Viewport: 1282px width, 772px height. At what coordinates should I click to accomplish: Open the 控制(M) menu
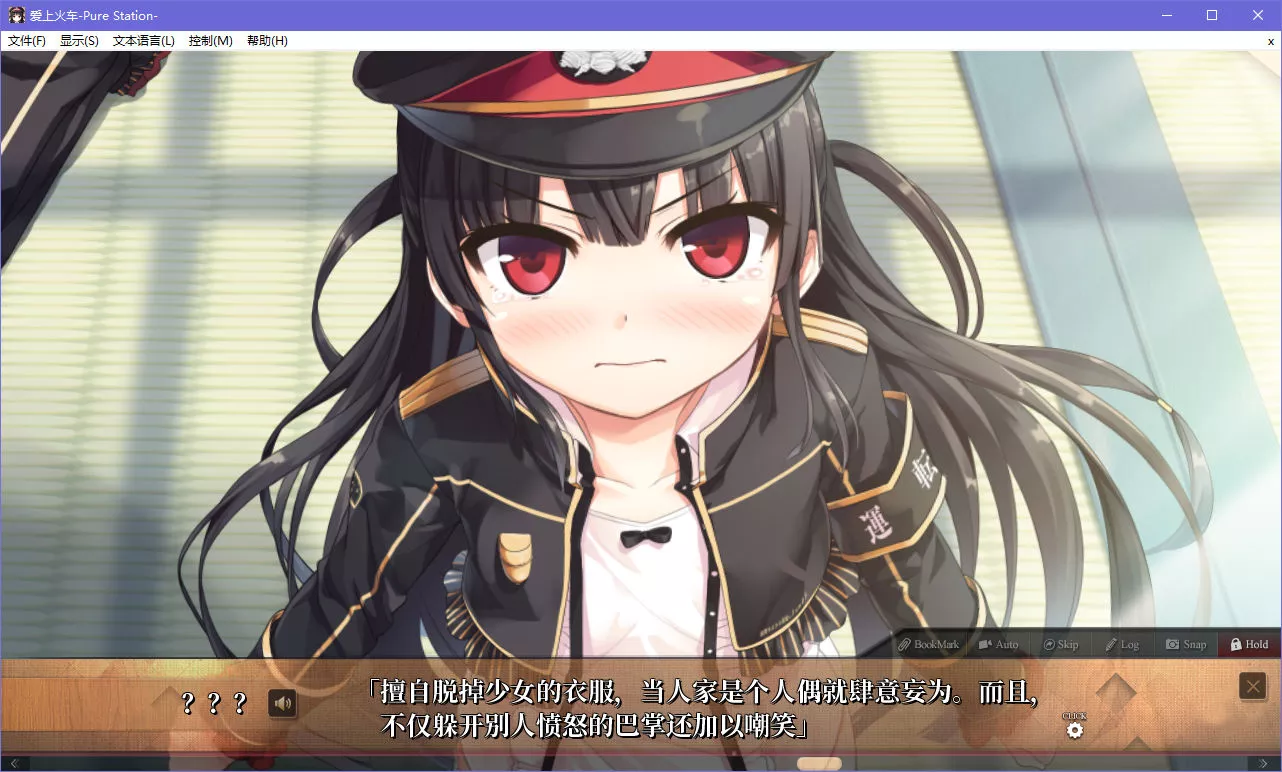click(x=210, y=41)
